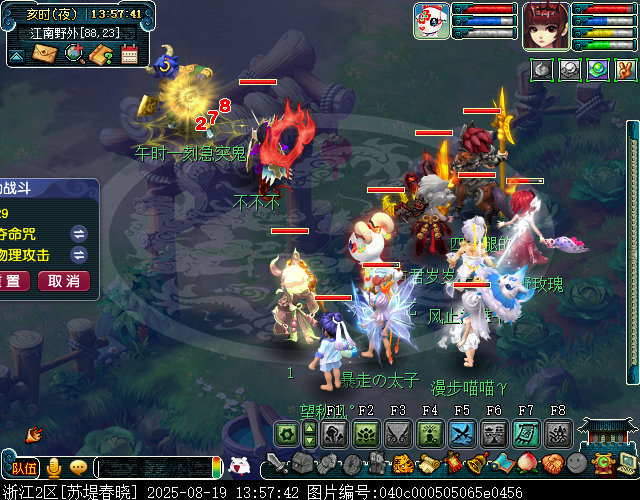Click the green gear button beside the hotbar
The width and height of the screenshot is (640, 500).
287,433
